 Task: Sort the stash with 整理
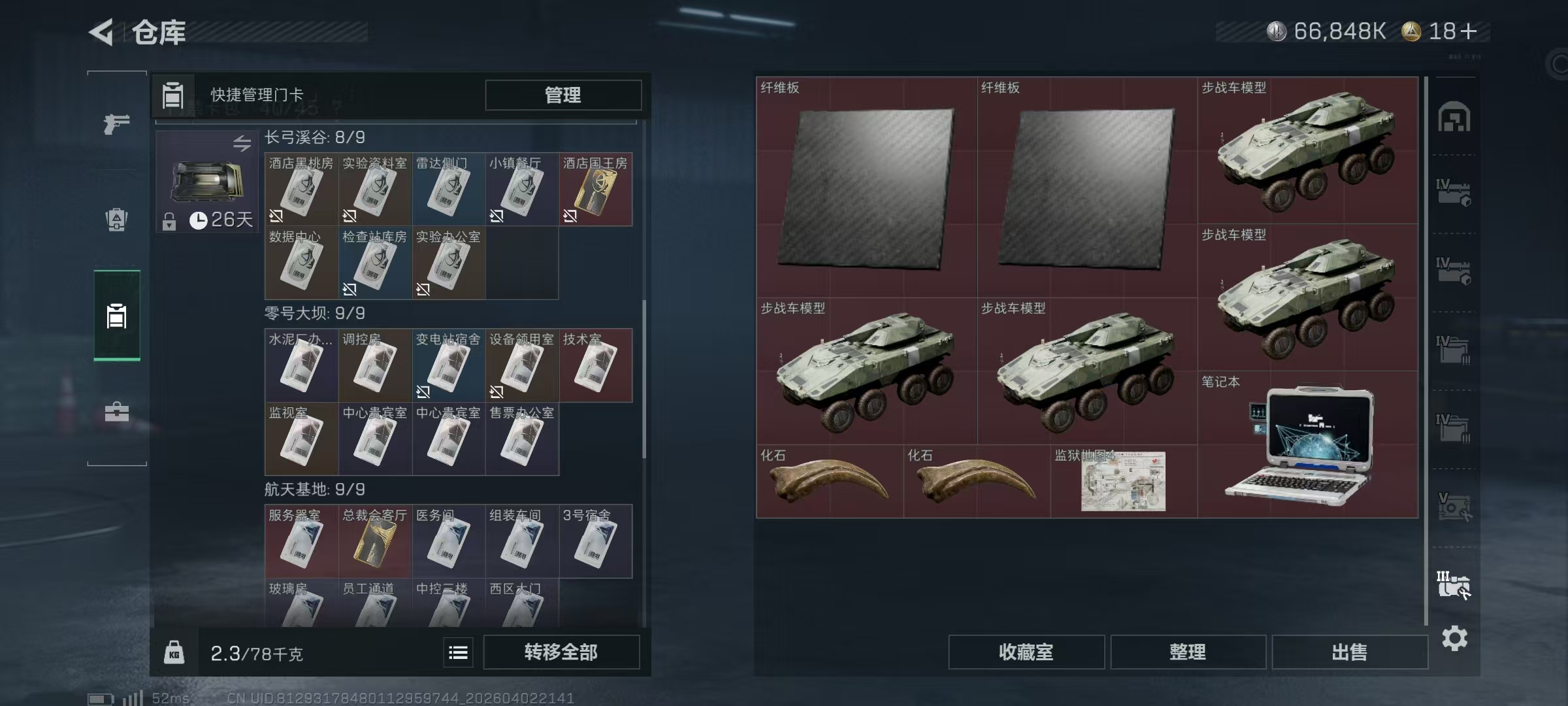[1187, 652]
